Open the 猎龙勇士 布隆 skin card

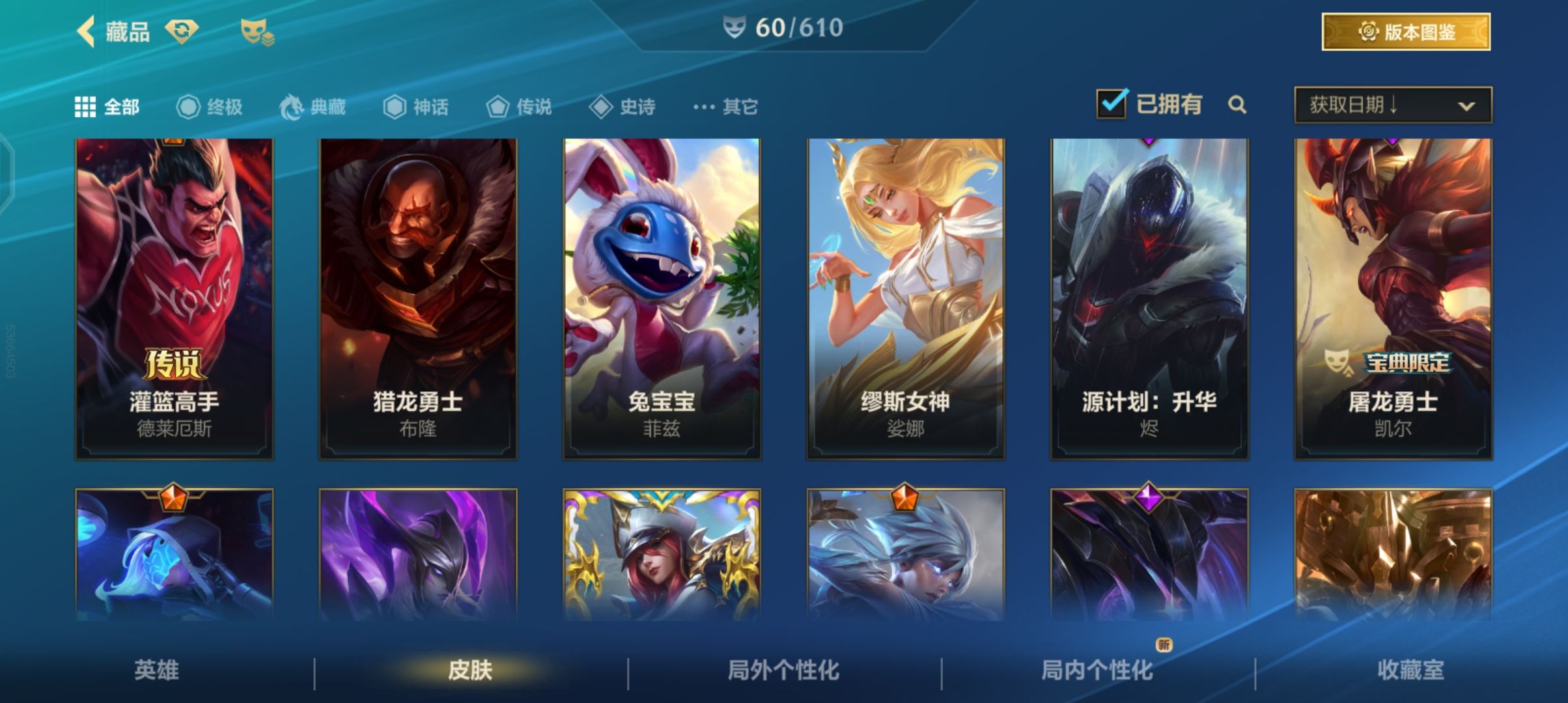(x=418, y=299)
